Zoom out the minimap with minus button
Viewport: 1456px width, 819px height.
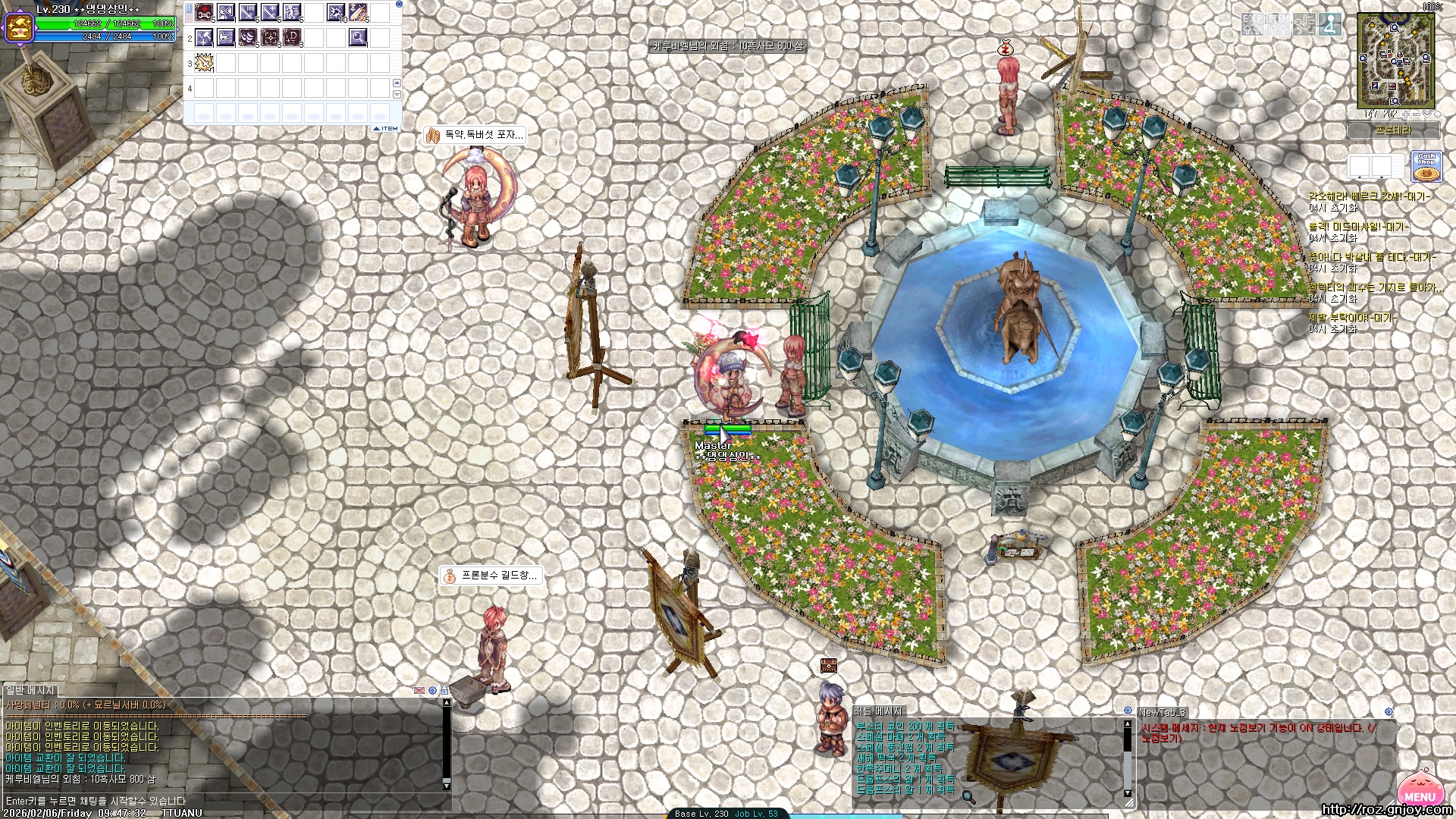[x=1416, y=115]
